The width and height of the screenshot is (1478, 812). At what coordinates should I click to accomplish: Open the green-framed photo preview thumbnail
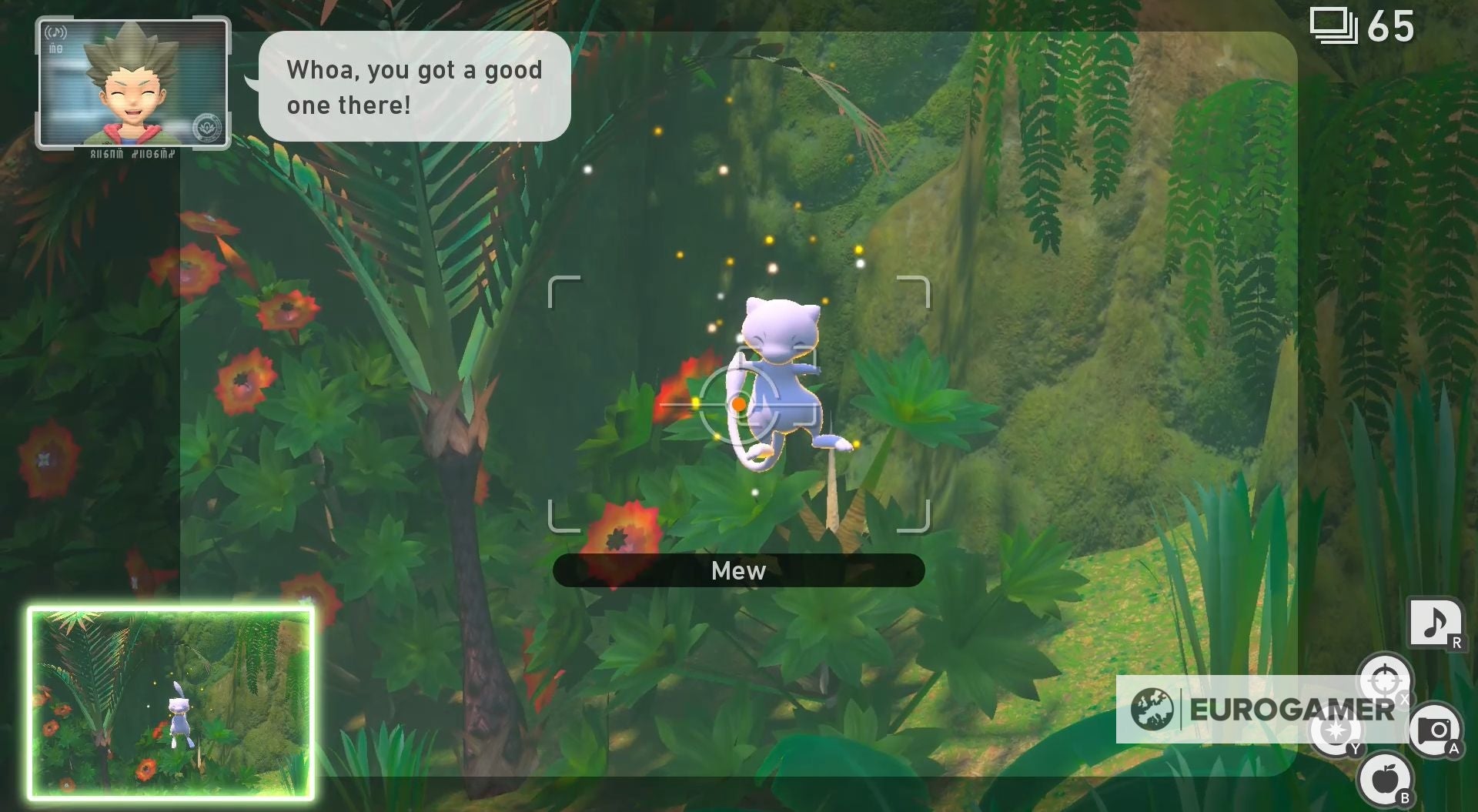coord(171,702)
